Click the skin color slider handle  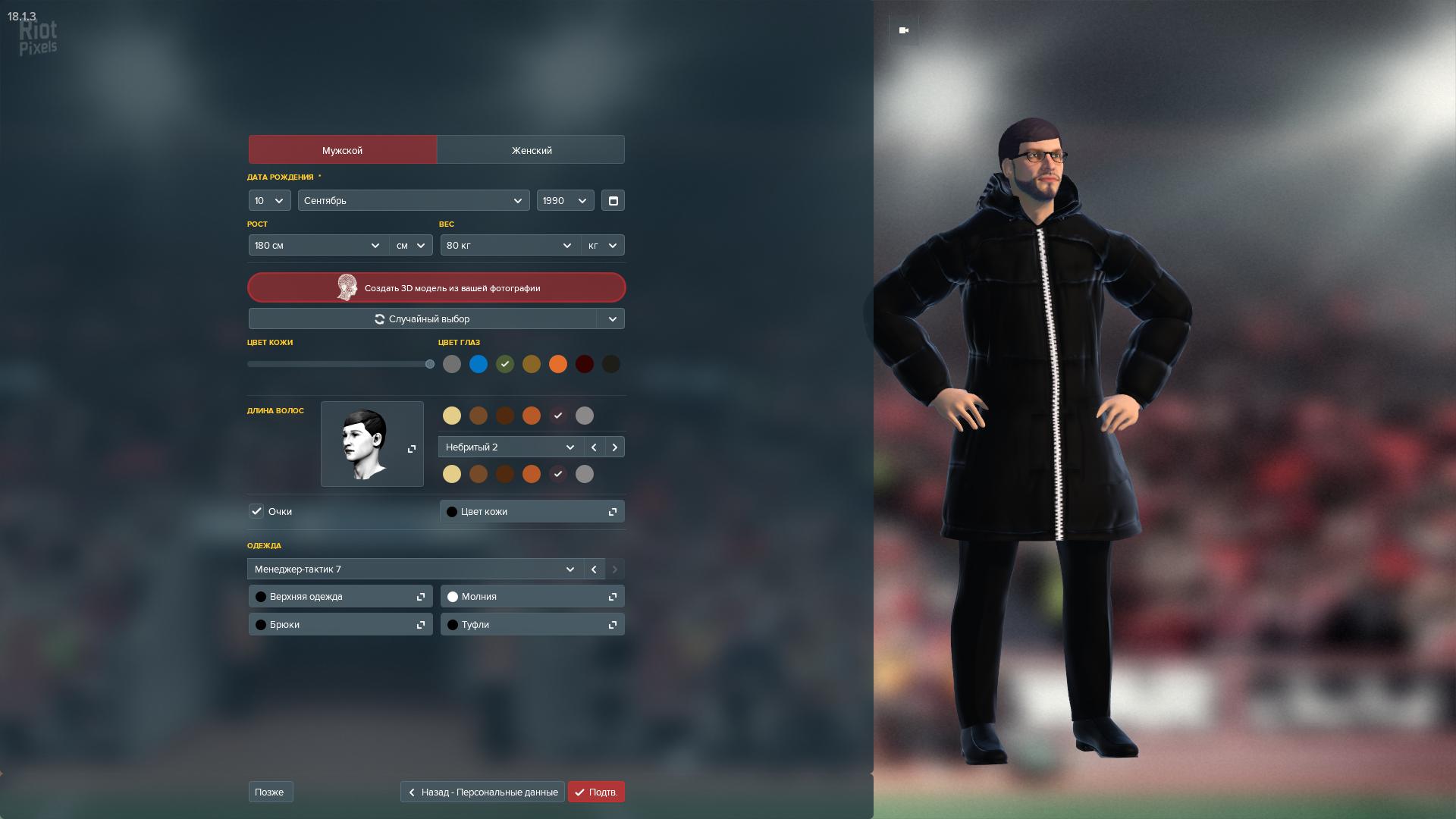[430, 365]
